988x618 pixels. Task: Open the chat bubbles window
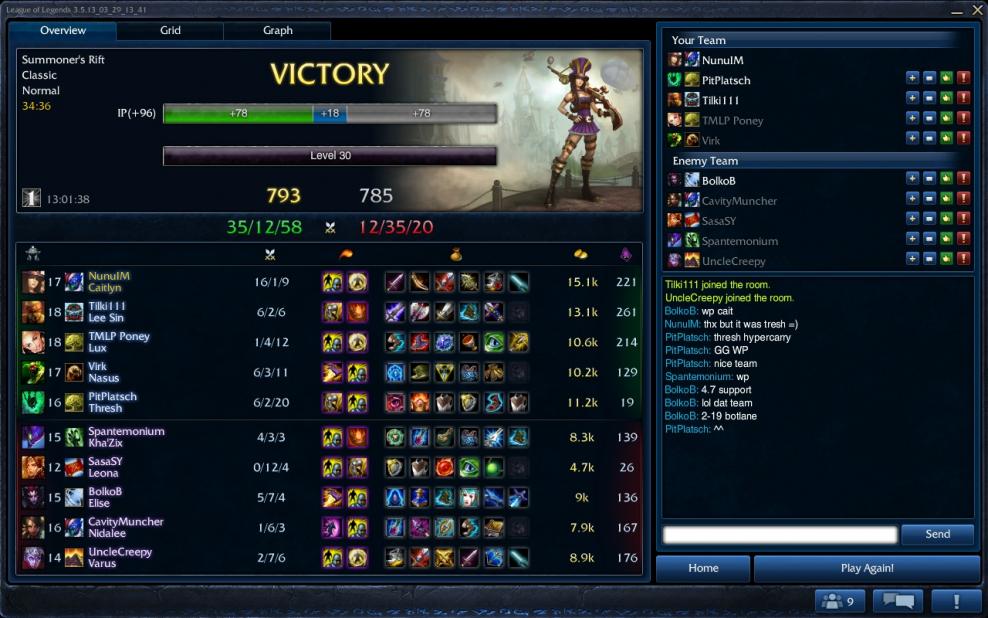897,601
